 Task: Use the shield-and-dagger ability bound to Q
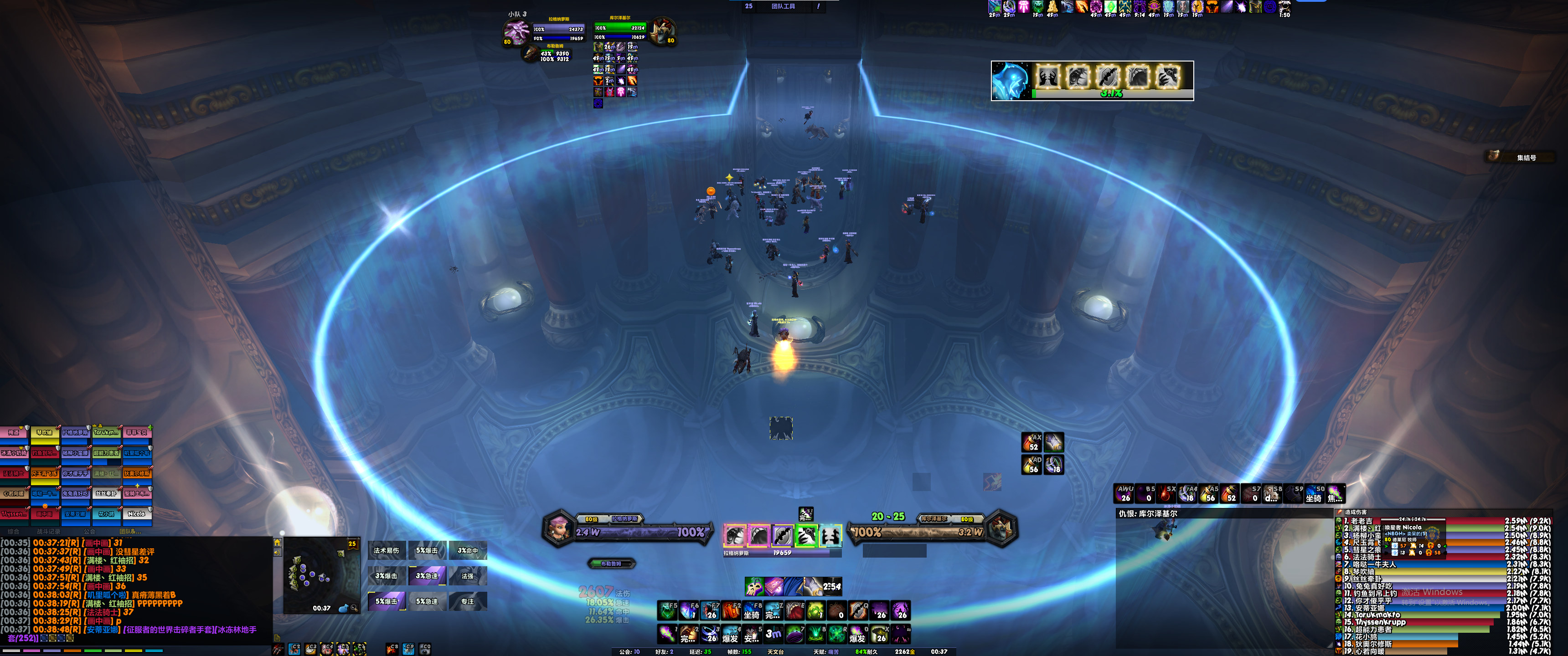[x=858, y=610]
